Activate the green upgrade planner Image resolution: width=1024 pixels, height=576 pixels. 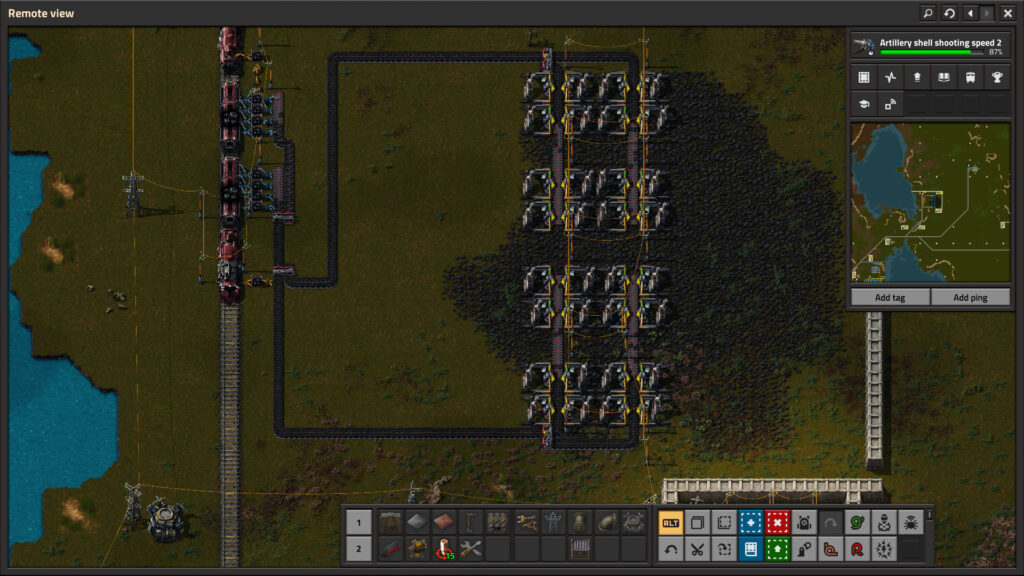777,548
